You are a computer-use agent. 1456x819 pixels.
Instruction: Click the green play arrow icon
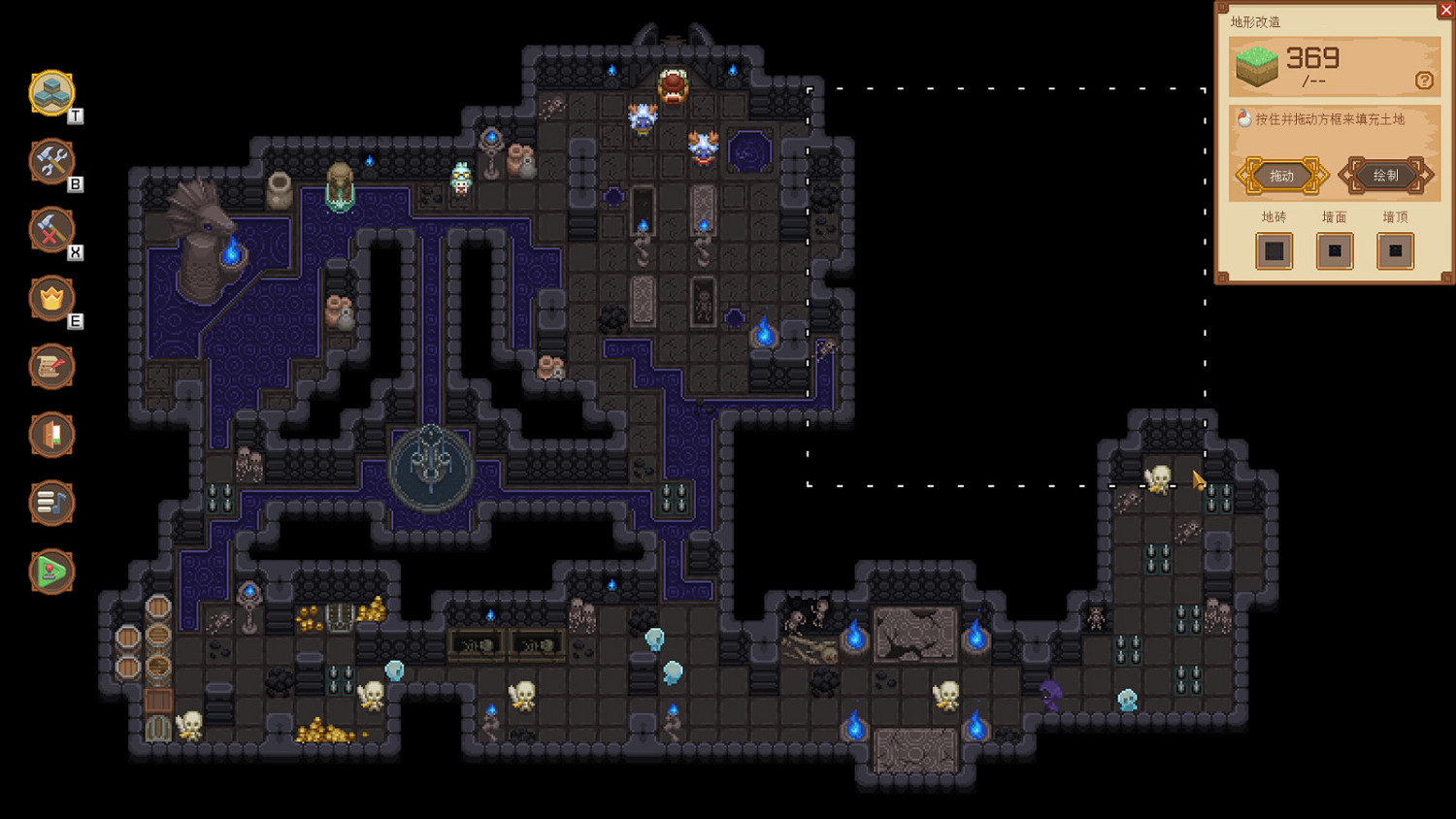(52, 573)
